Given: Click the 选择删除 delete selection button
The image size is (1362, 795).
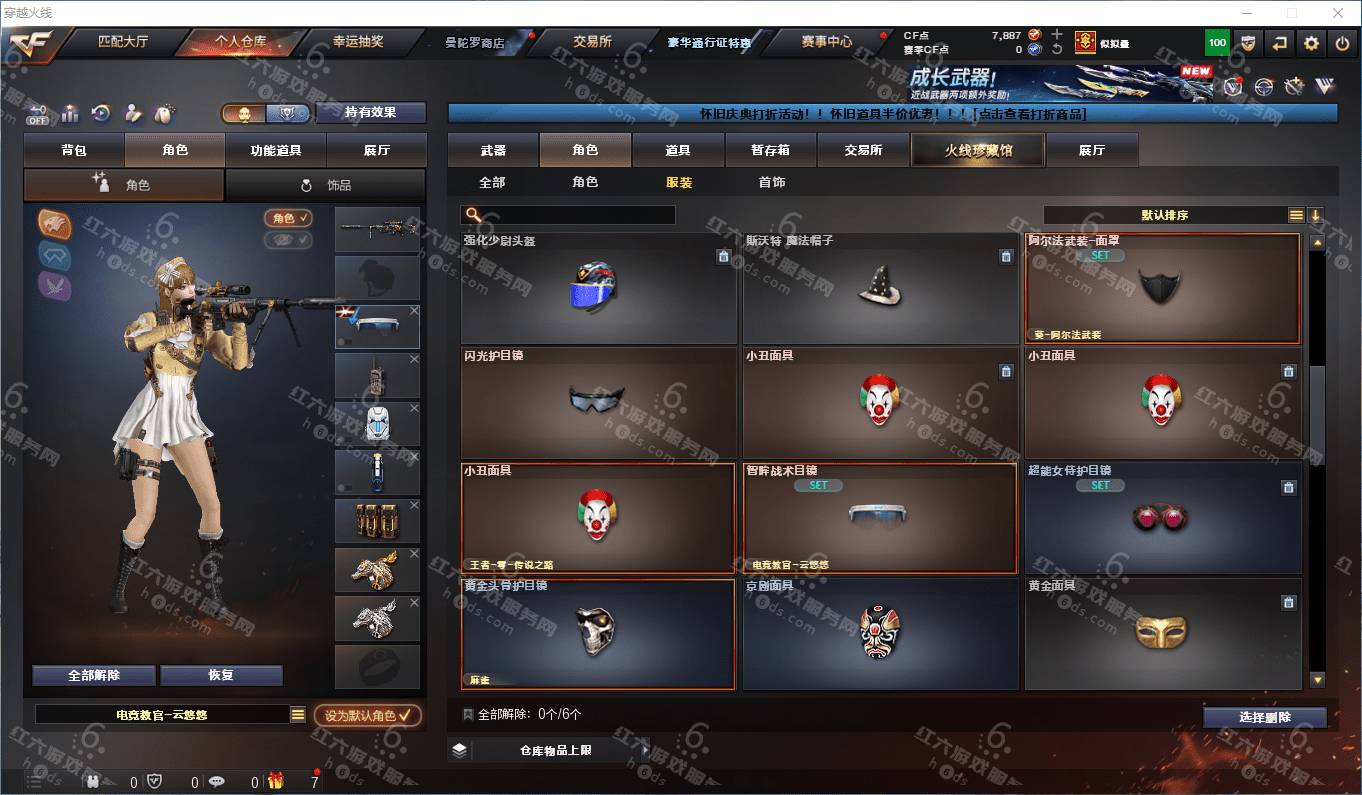Looking at the screenshot, I should (1265, 717).
